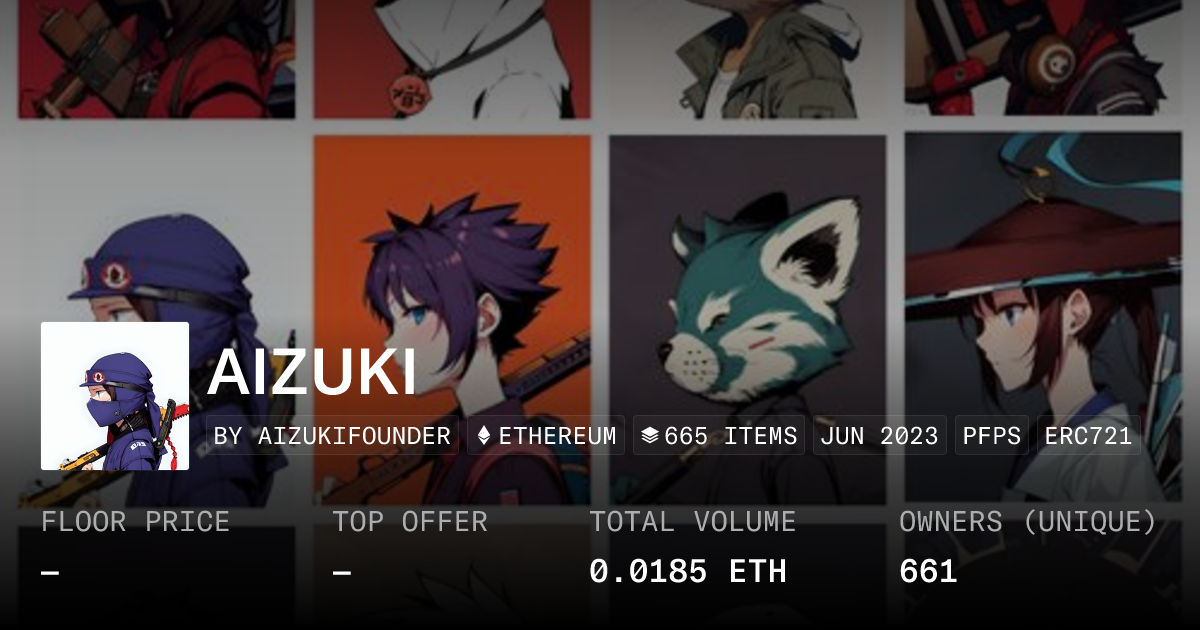Select the Jun 2023 date badge
The height and width of the screenshot is (630, 1200).
click(879, 436)
